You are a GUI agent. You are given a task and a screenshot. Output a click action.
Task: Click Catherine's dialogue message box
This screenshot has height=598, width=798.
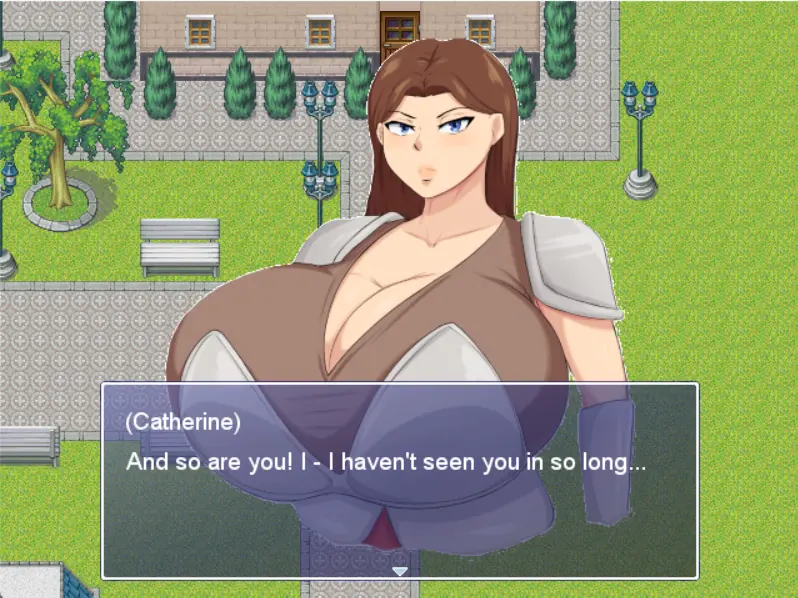[x=400, y=480]
